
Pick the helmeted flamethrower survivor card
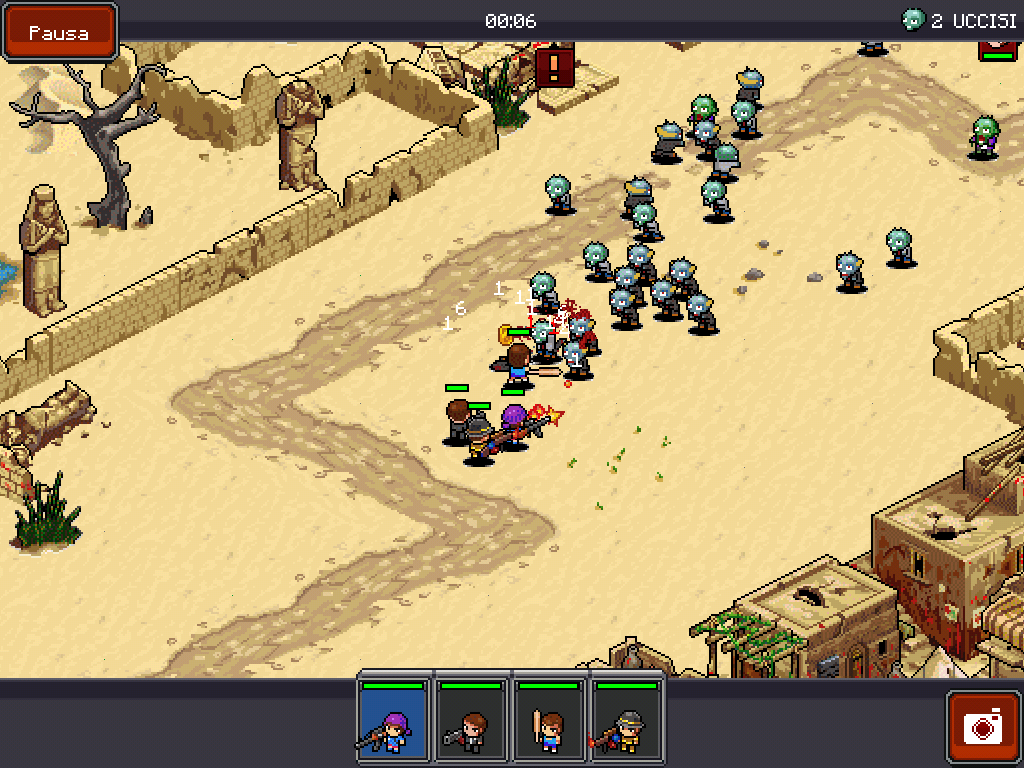[627, 721]
